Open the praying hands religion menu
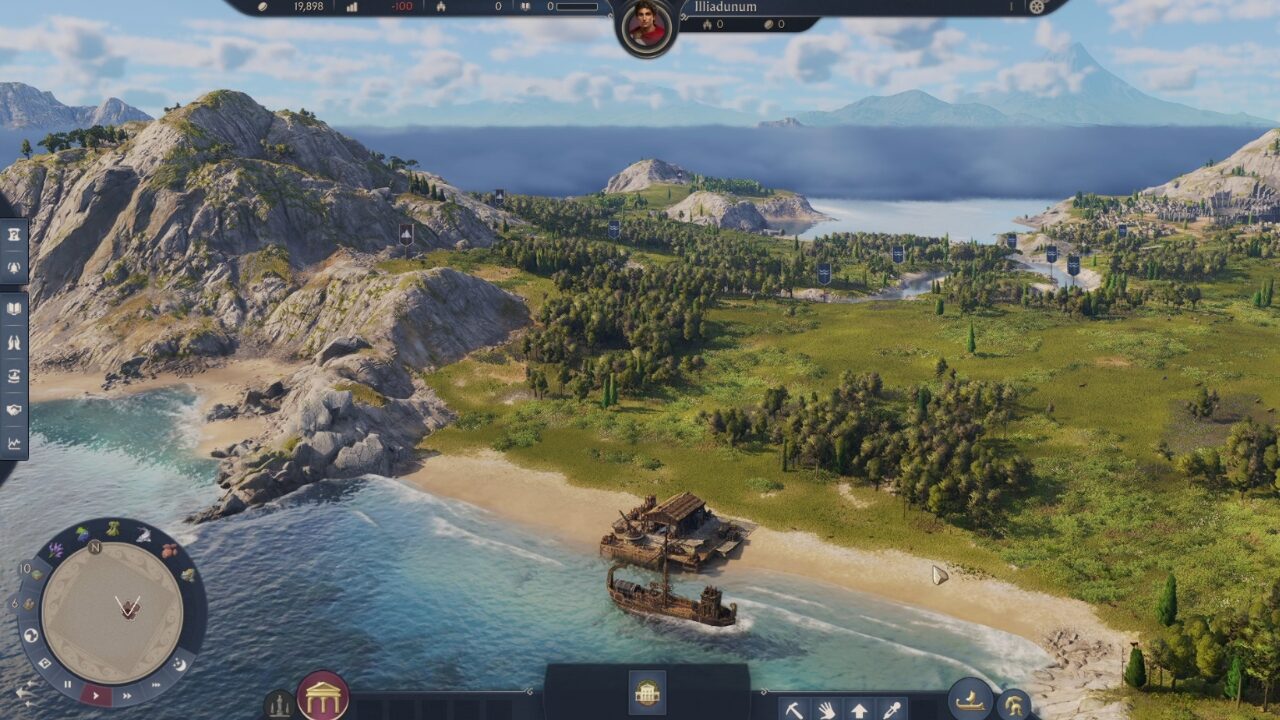The width and height of the screenshot is (1280, 720). tap(14, 342)
